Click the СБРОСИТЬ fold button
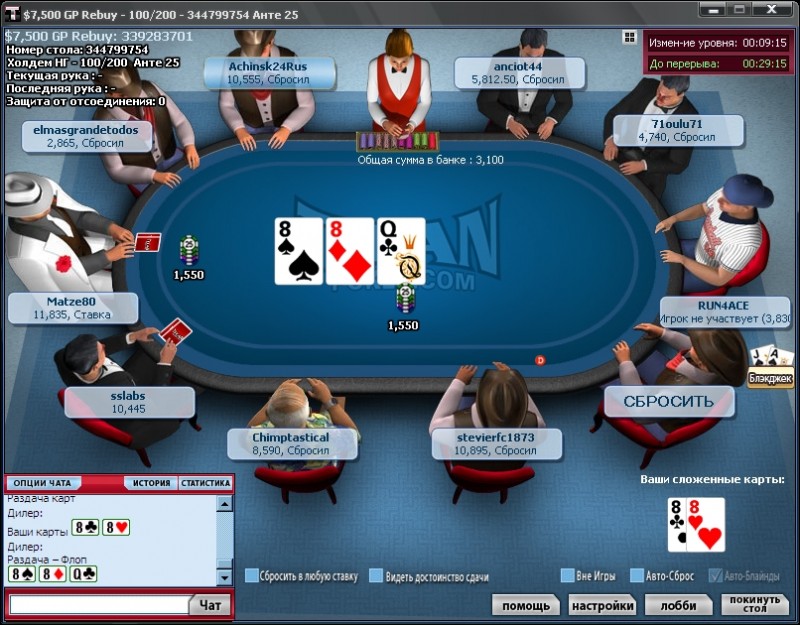Viewport: 800px width, 625px height. point(668,401)
